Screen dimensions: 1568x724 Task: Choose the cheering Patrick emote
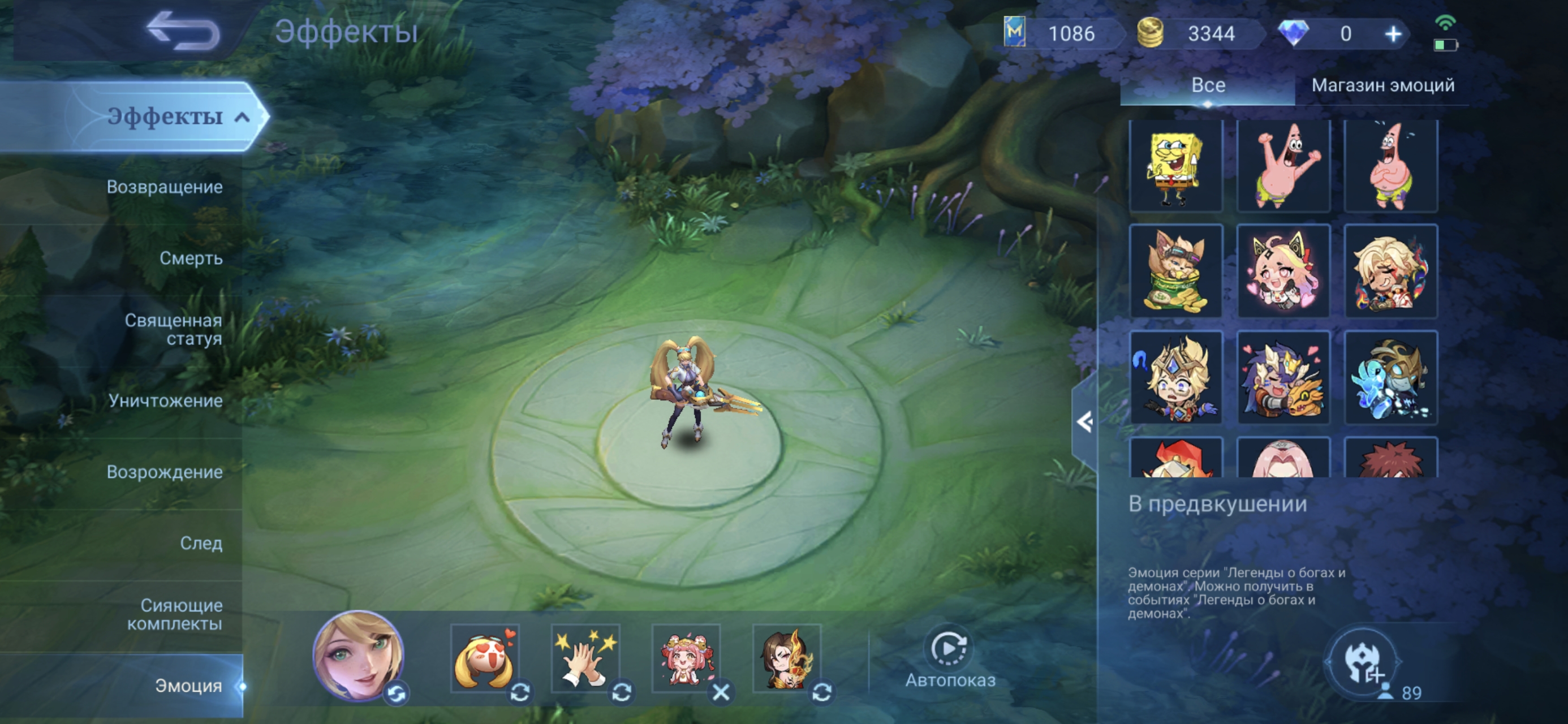1283,166
